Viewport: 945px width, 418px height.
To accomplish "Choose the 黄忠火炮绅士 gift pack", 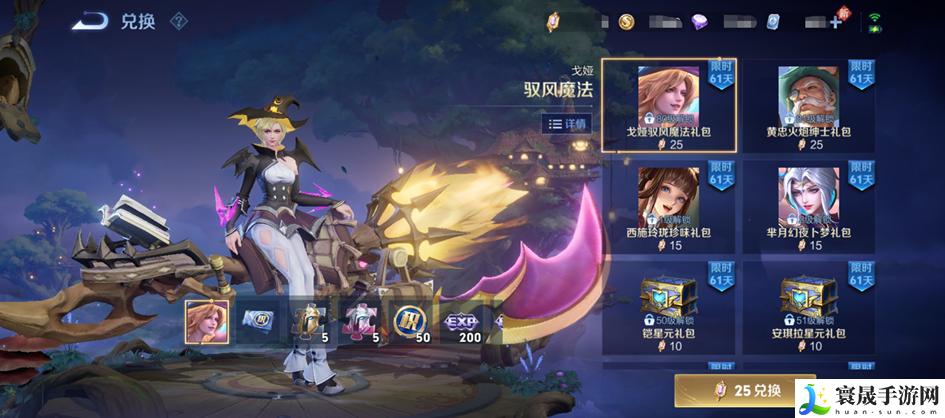I will (808, 105).
